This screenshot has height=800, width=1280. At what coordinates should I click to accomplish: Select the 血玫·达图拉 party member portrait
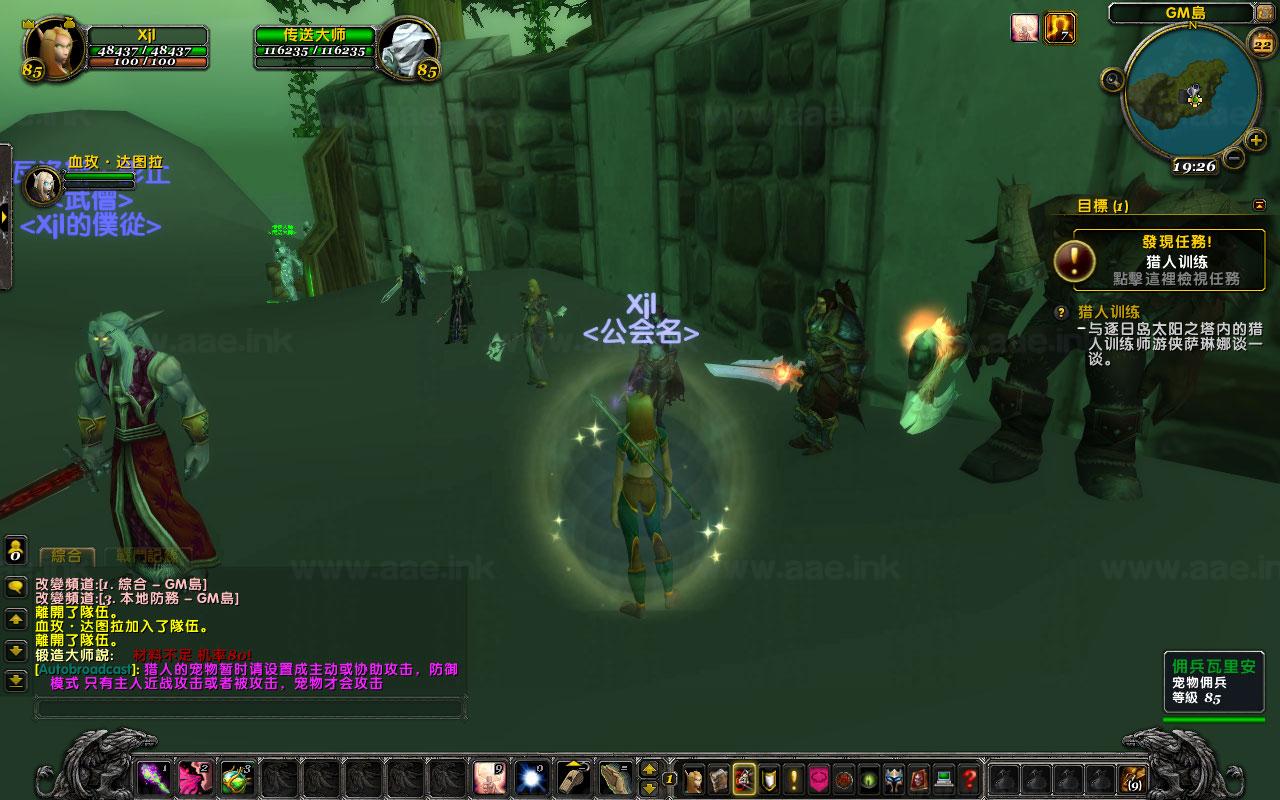[x=44, y=184]
